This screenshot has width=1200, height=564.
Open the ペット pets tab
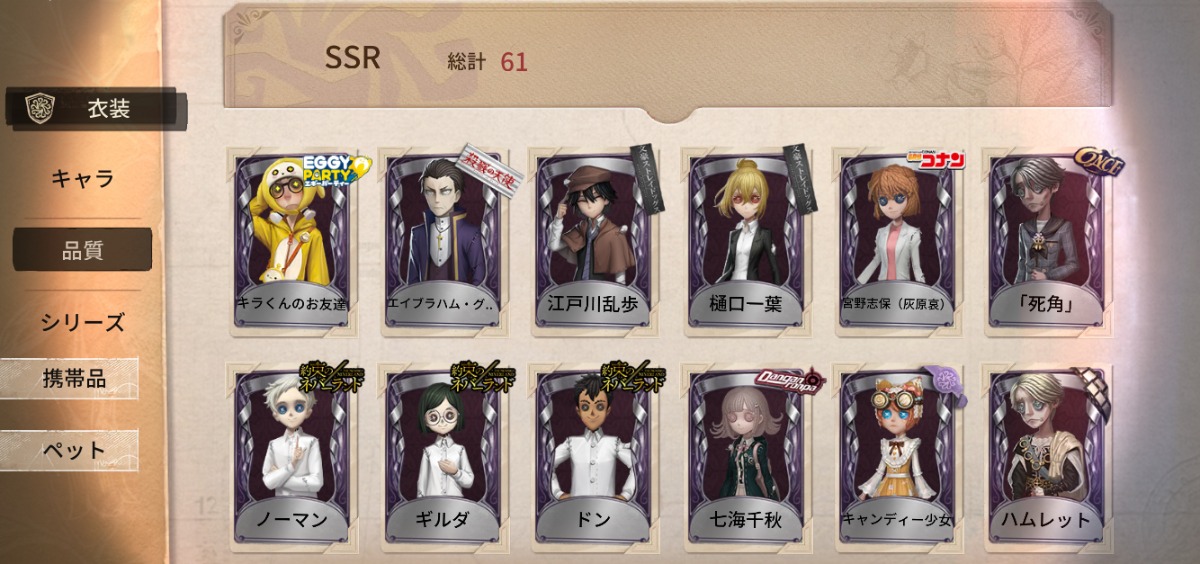72,450
